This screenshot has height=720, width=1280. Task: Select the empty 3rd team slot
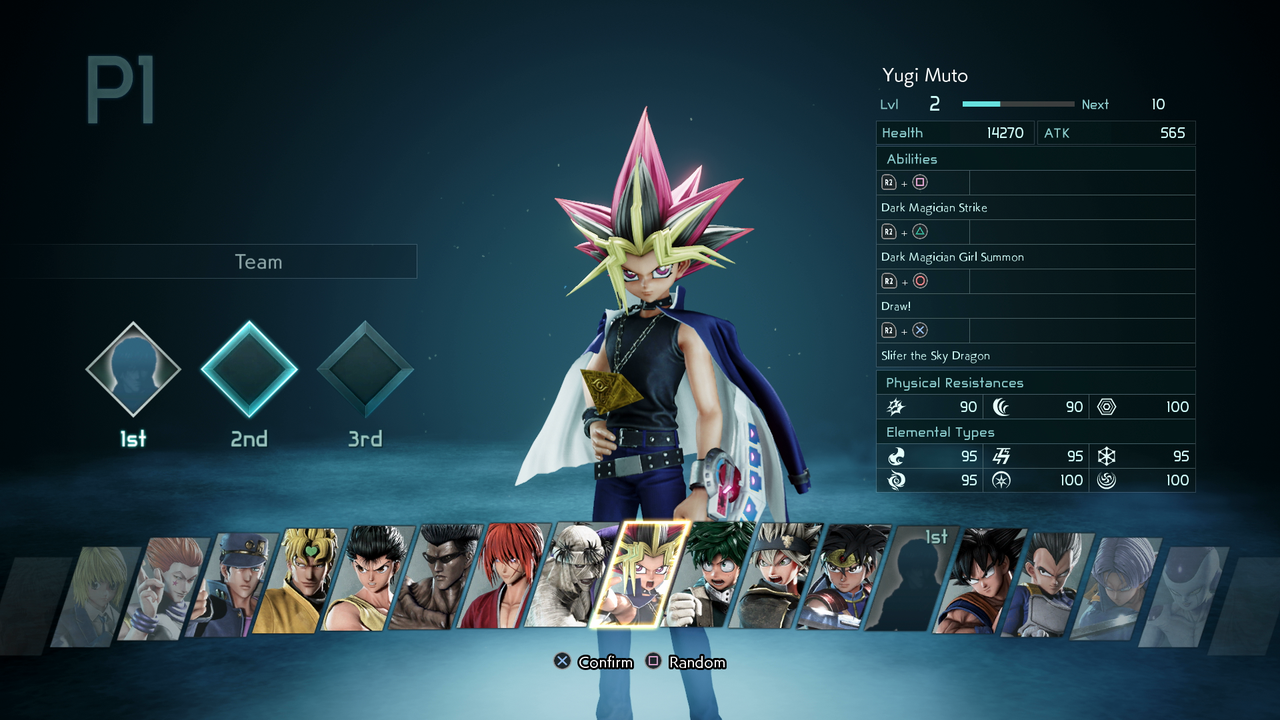[365, 369]
